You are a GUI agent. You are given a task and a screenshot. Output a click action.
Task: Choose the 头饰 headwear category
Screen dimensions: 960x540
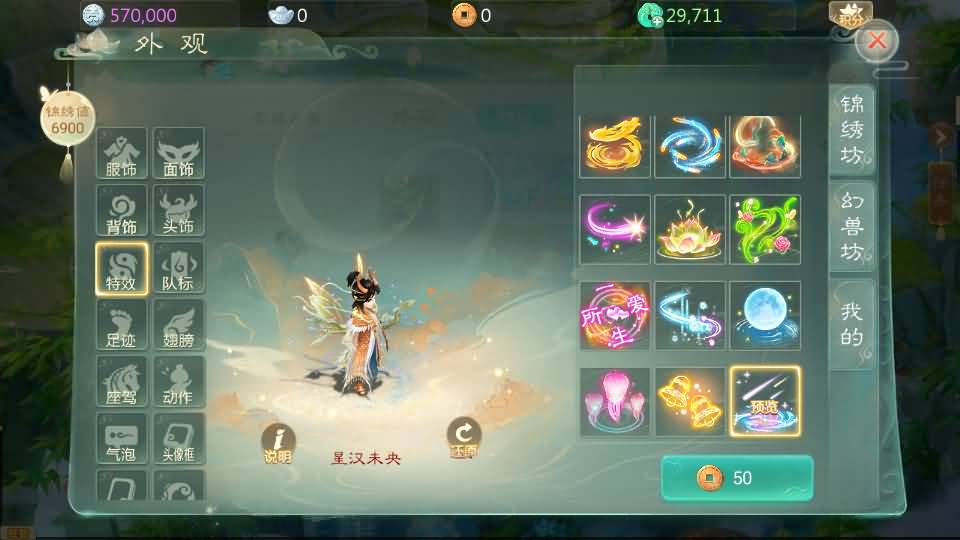click(178, 210)
